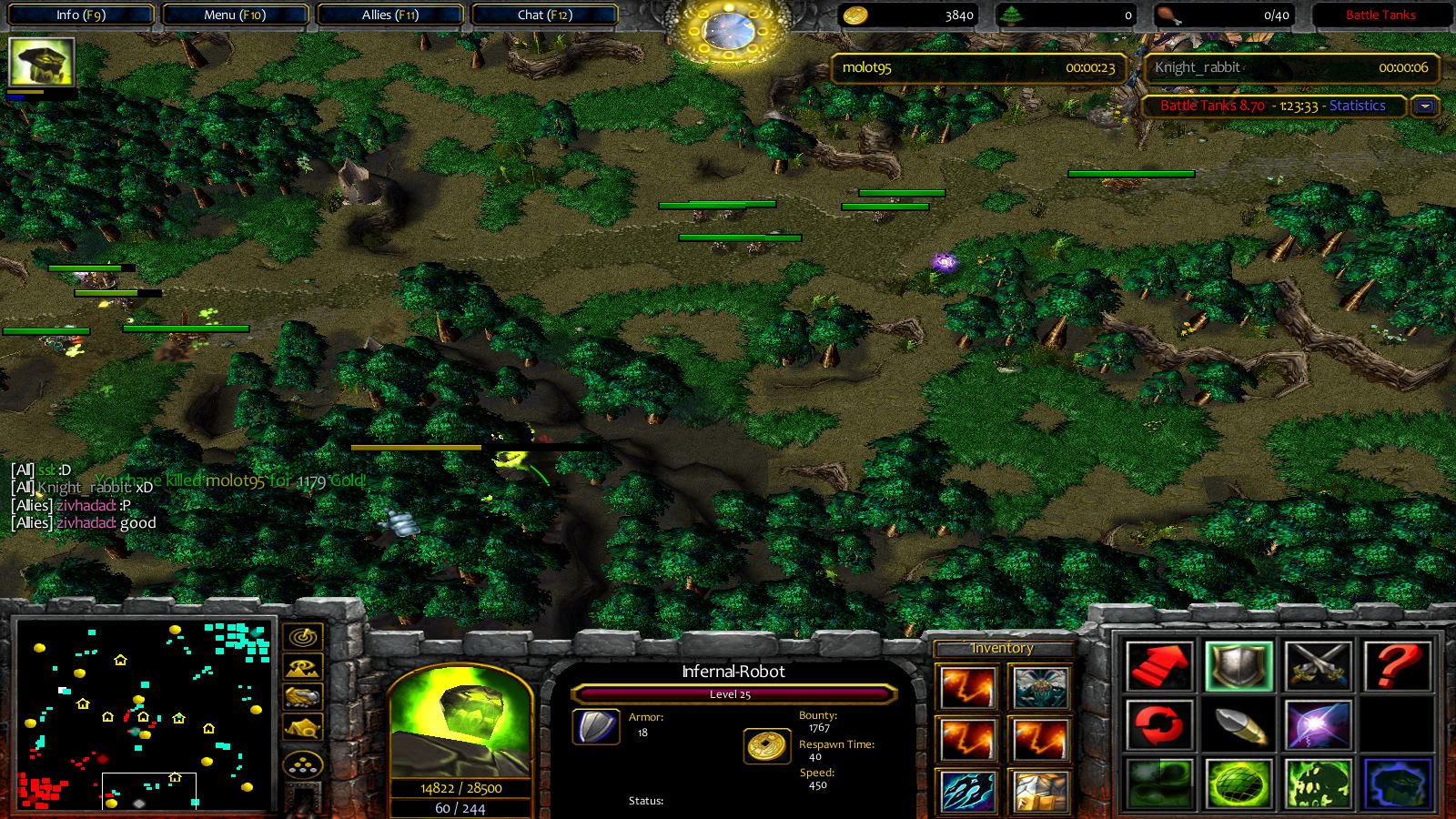
Task: Click the red question mark command
Action: 1396,666
